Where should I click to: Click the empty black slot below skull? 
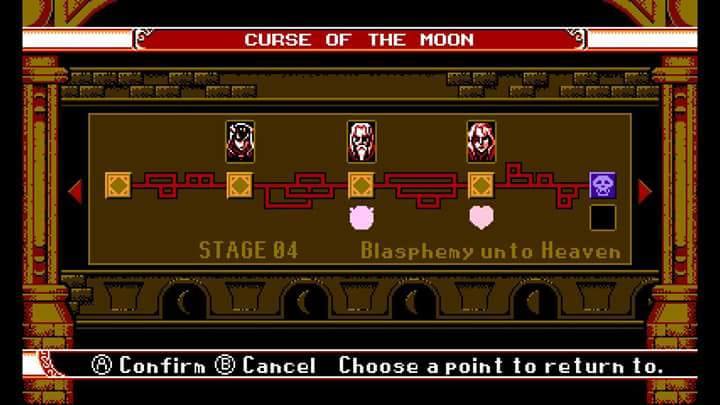click(x=602, y=217)
